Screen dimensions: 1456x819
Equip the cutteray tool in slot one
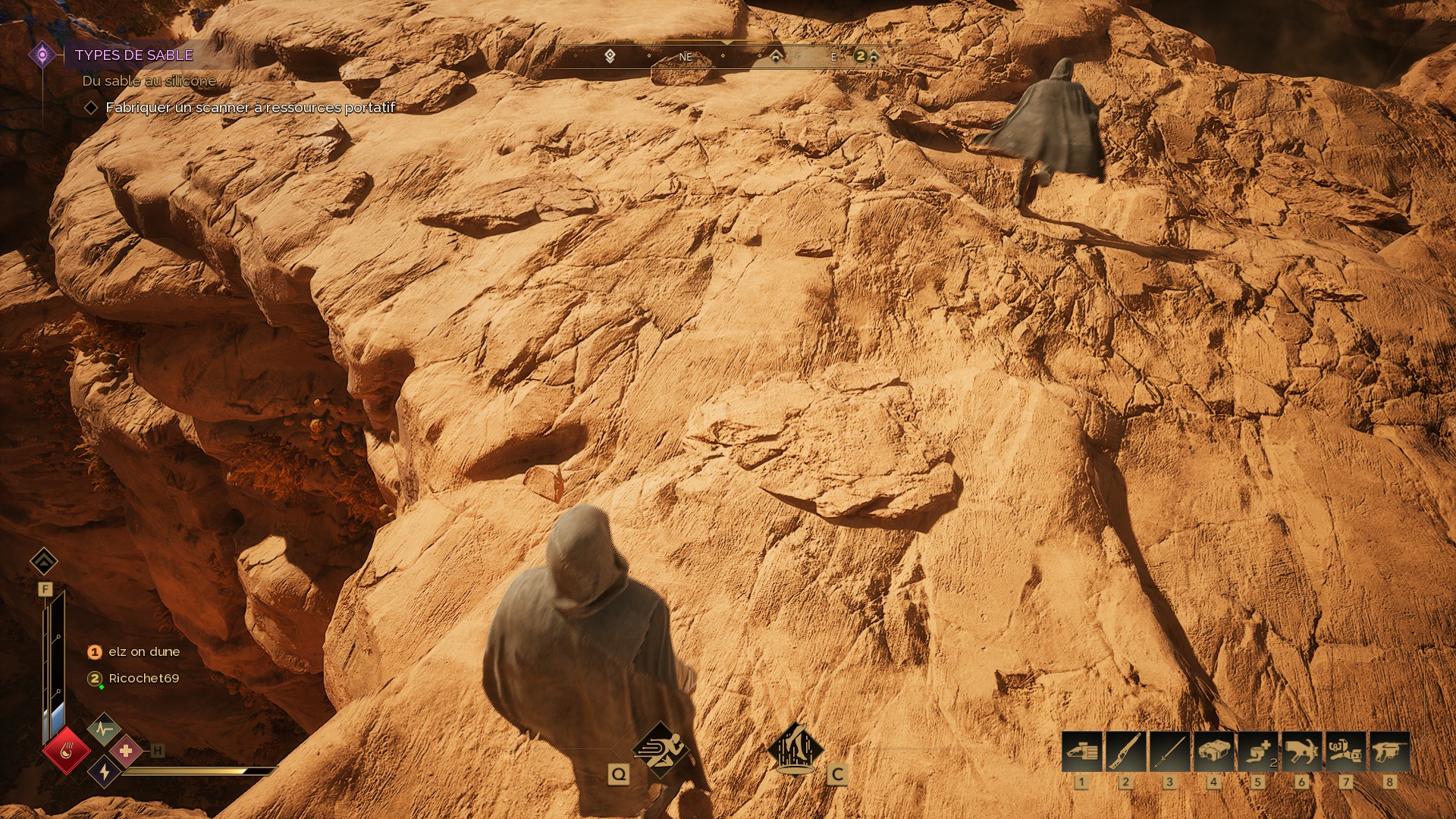(x=1081, y=752)
